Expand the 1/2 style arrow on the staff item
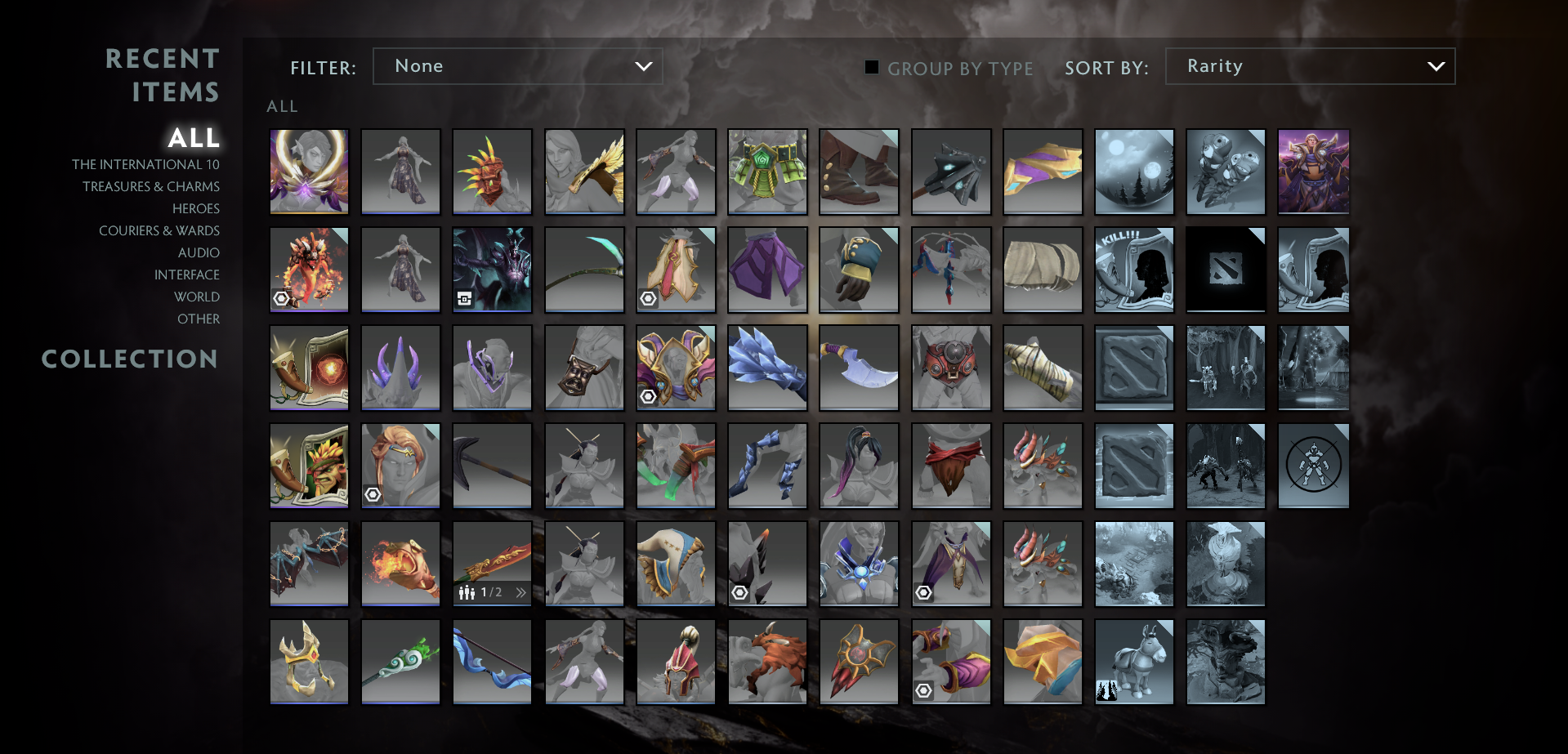Screen dimensions: 1568x754 point(521,593)
